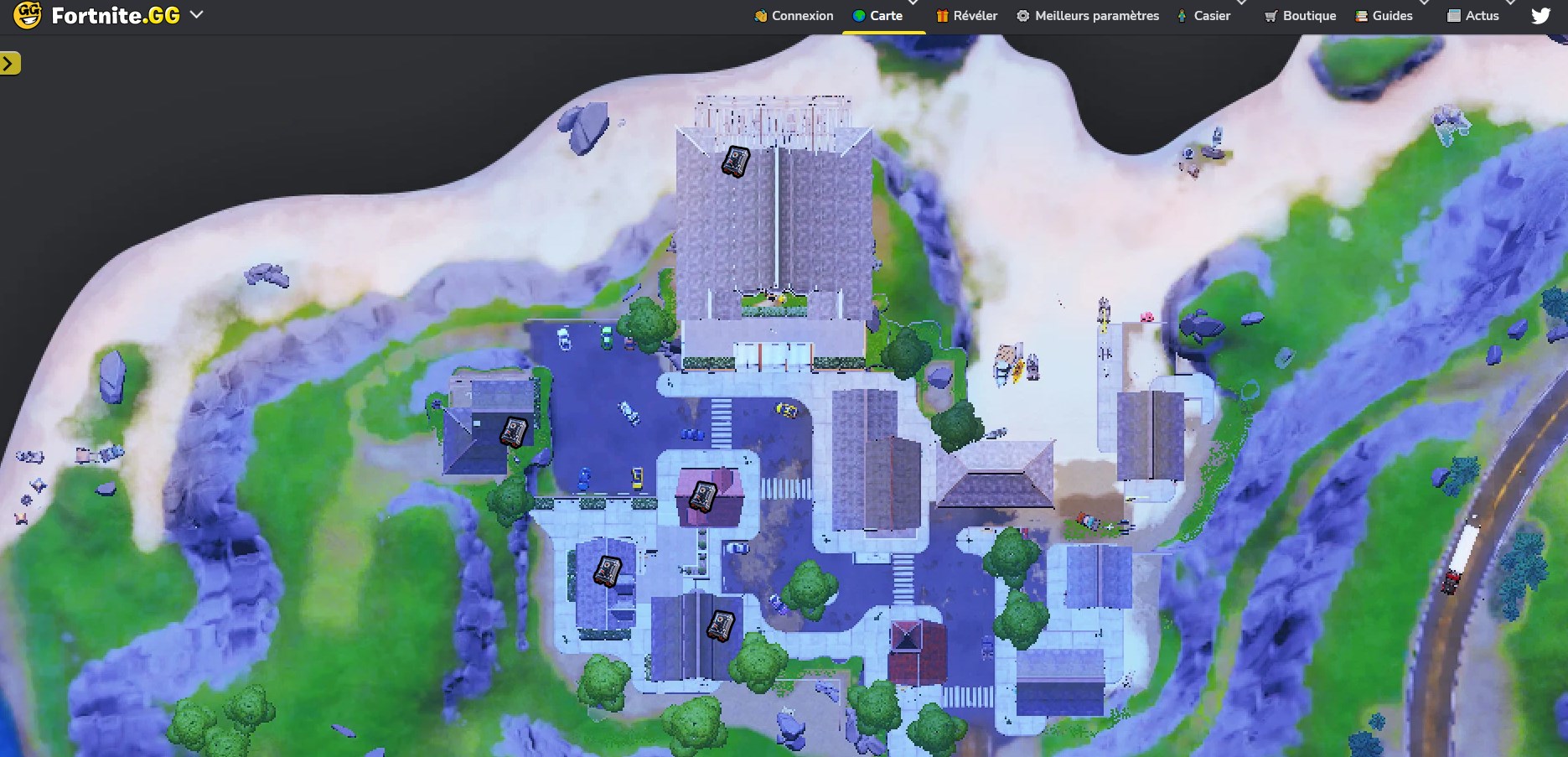1568x757 pixels.
Task: Click the Connexion link
Action: 802,15
